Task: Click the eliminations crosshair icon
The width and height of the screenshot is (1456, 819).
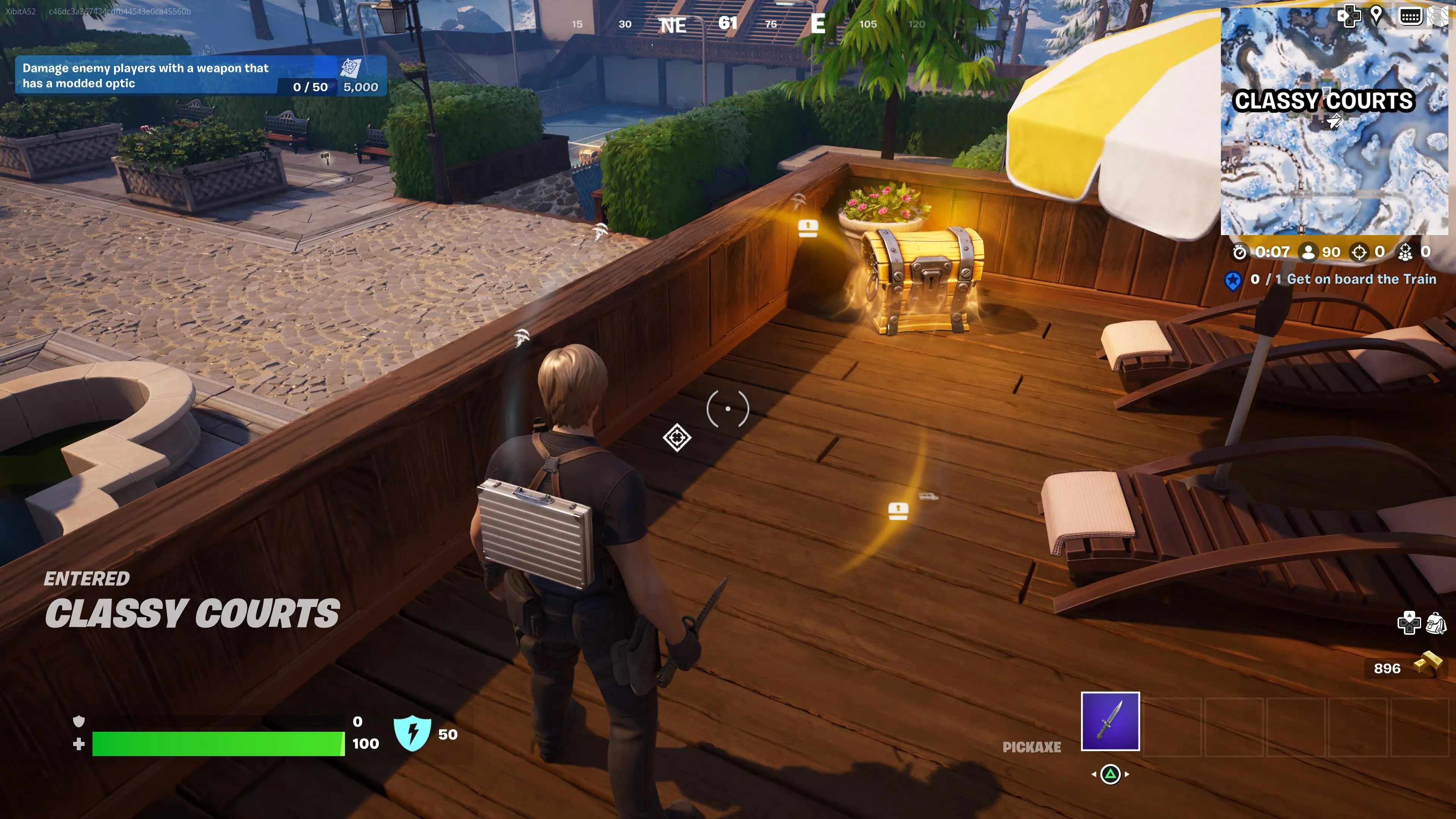Action: click(x=1359, y=253)
